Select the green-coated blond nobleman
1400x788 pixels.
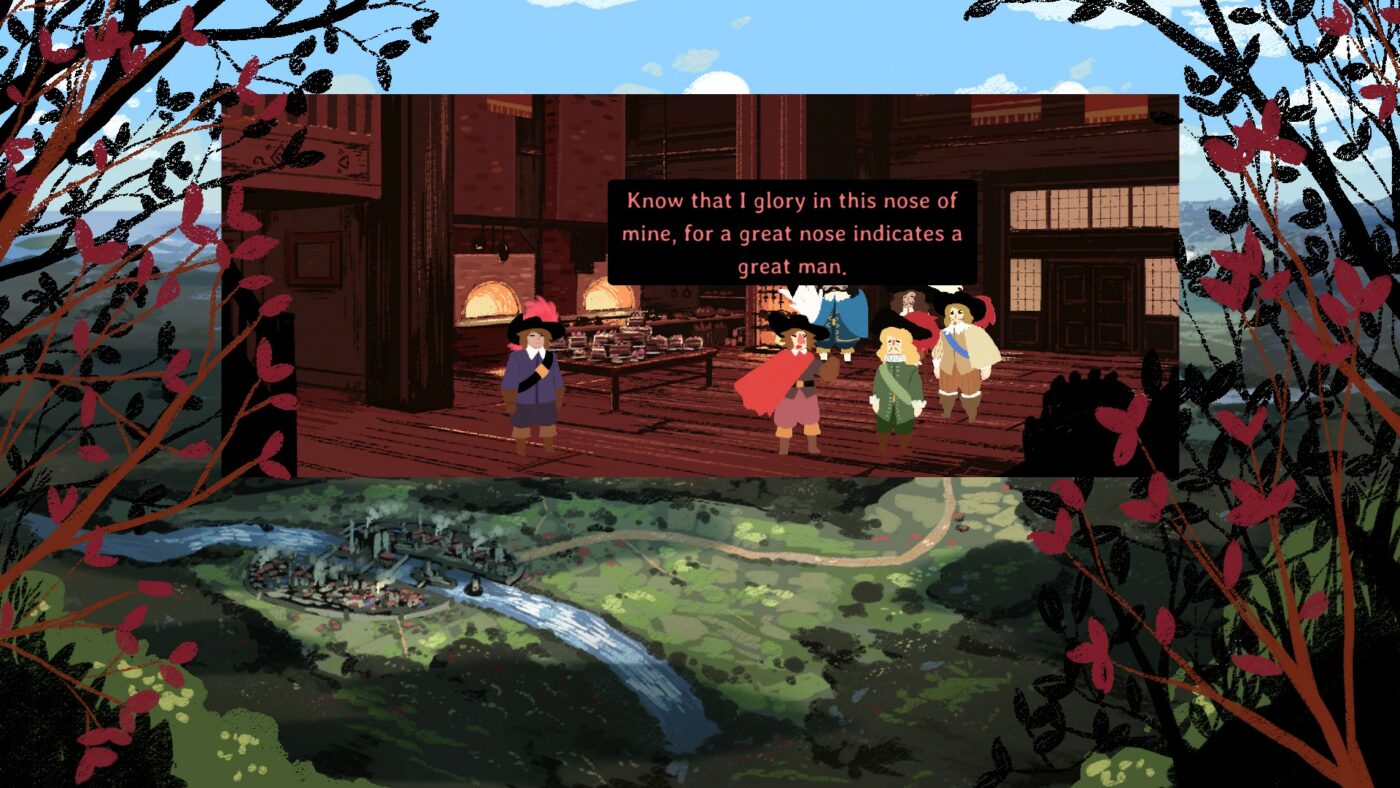(x=895, y=385)
